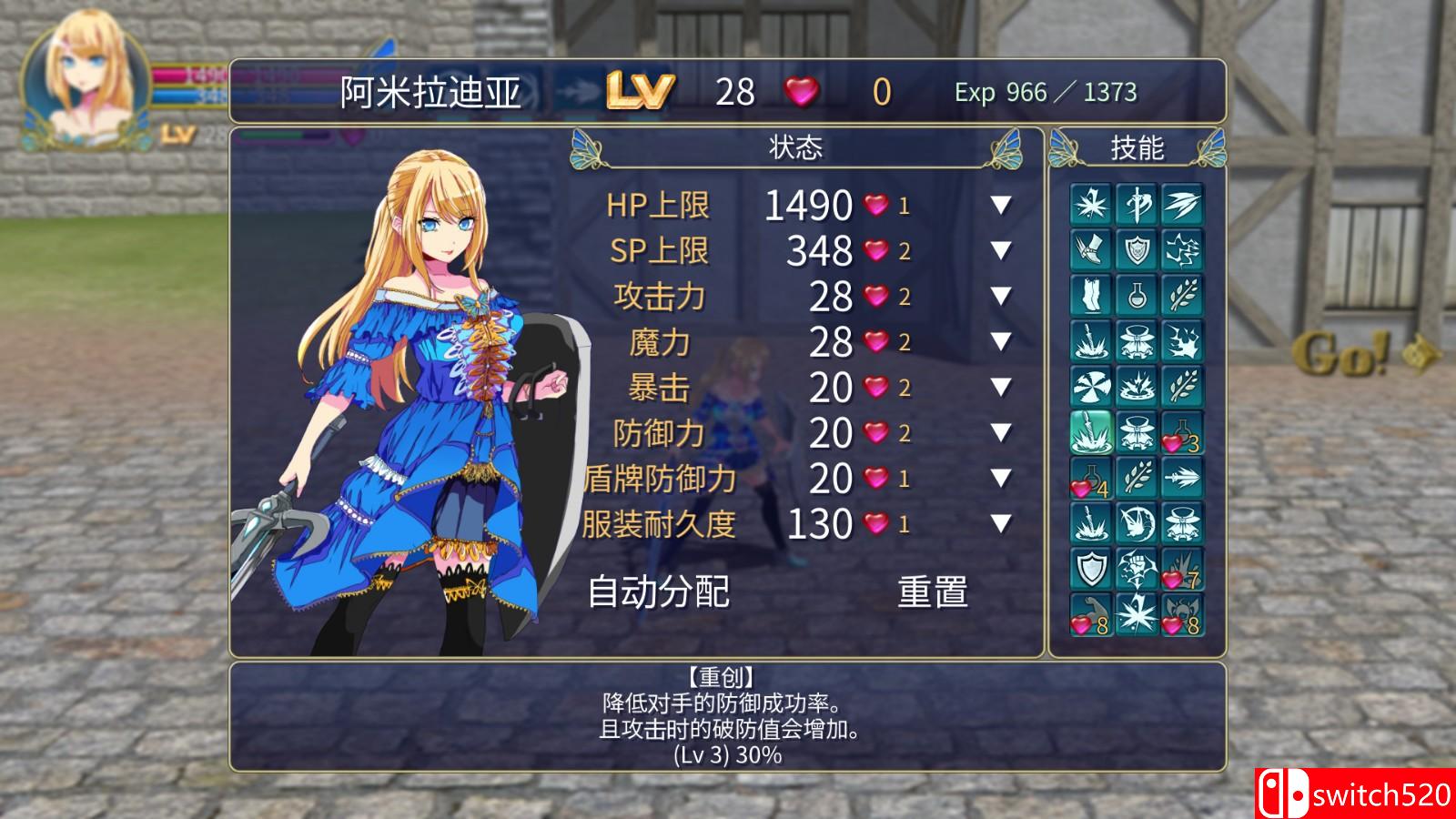Click the fist crush skill icon
This screenshot has height=819, width=1456.
[x=1137, y=570]
